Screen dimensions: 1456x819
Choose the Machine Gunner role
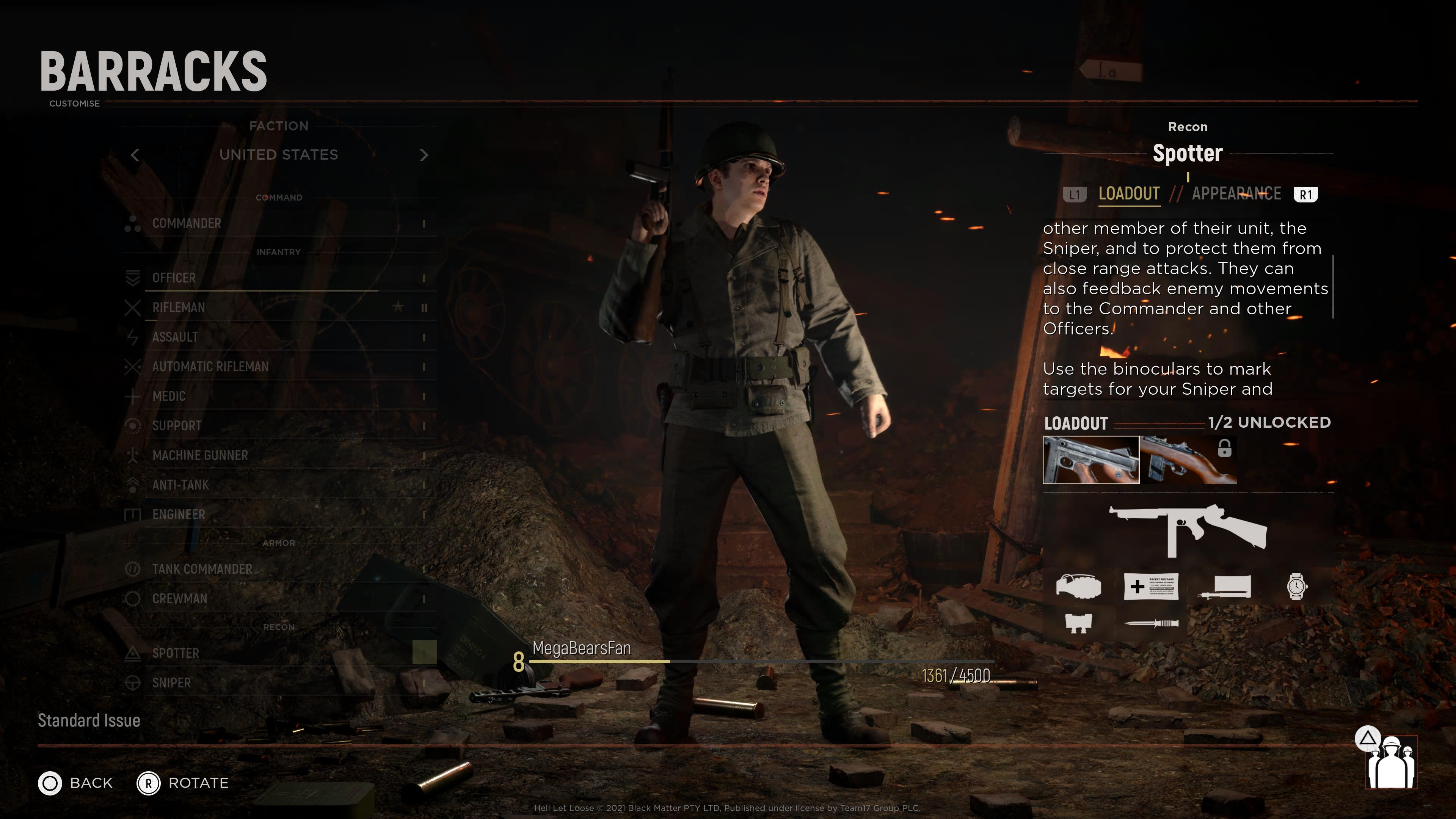[200, 455]
